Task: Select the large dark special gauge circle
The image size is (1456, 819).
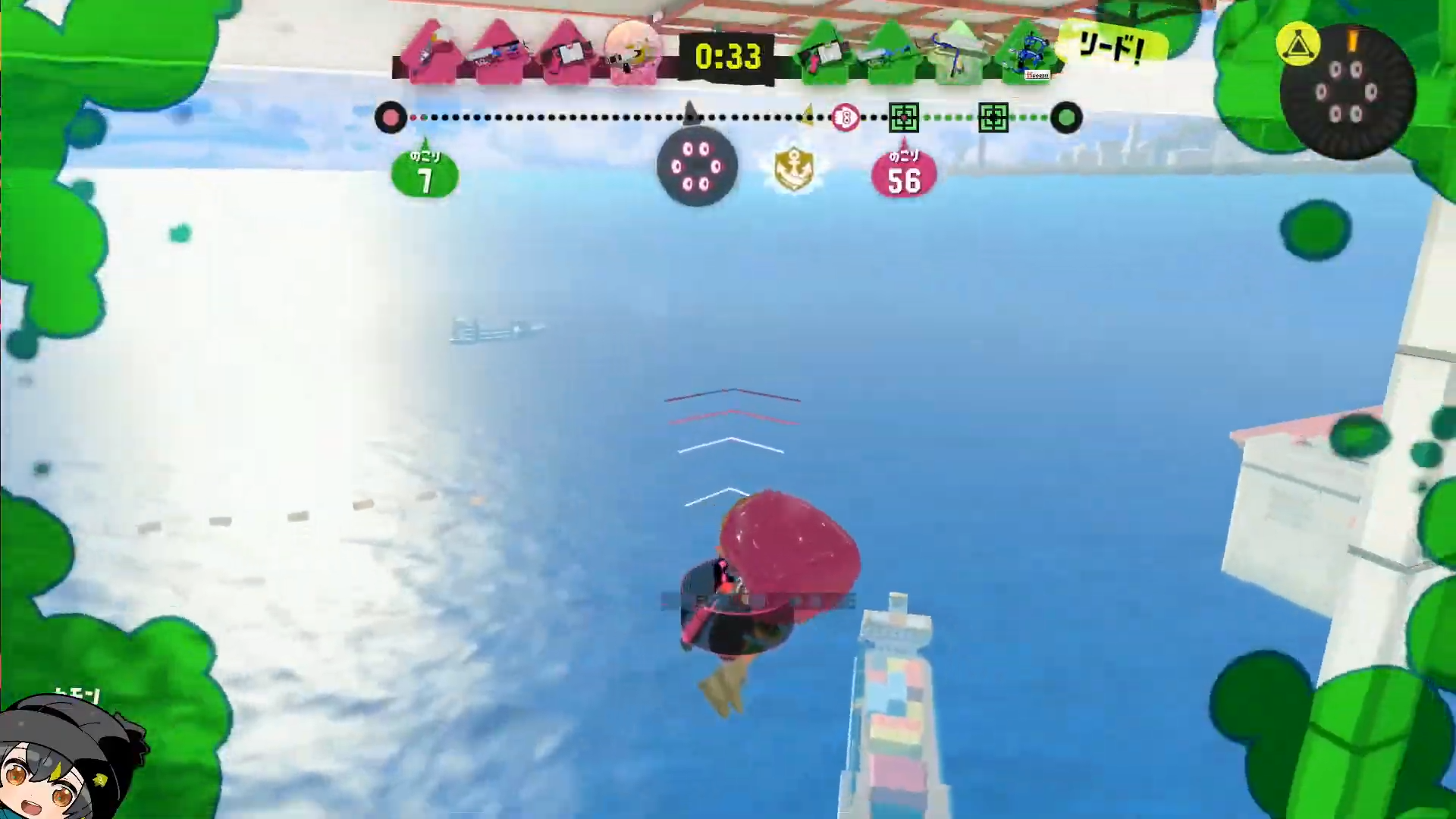Action: point(1347,93)
